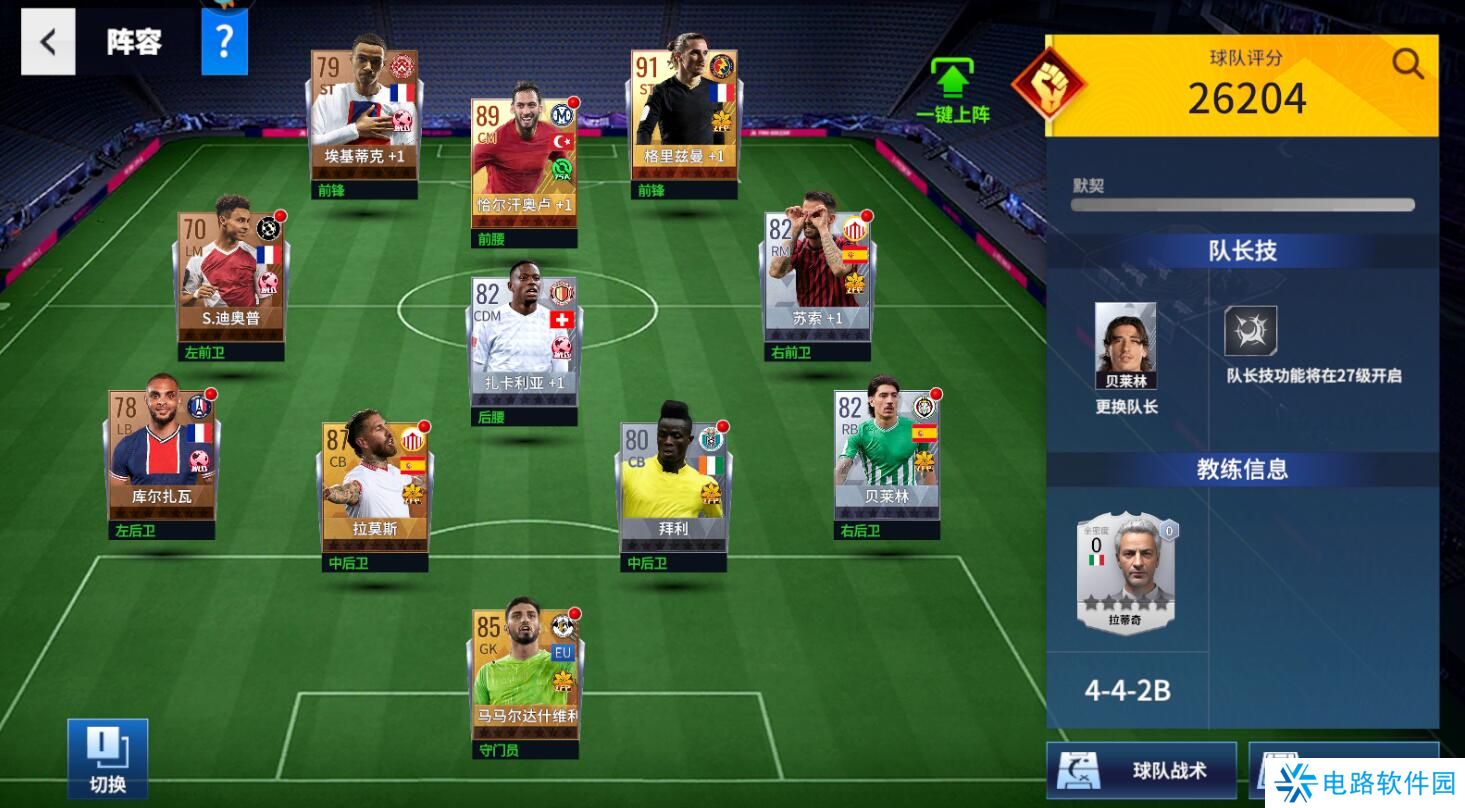The image size is (1465, 808).
Task: Select right midfielder 苏索 card
Action: pyautogui.click(x=817, y=274)
